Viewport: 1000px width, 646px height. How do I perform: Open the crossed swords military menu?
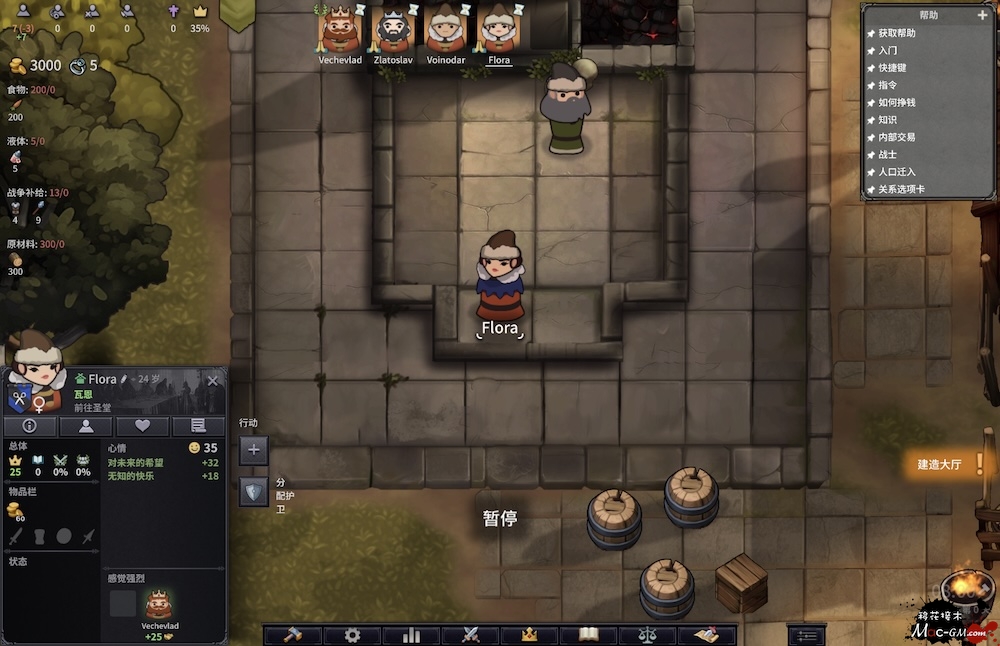click(471, 635)
